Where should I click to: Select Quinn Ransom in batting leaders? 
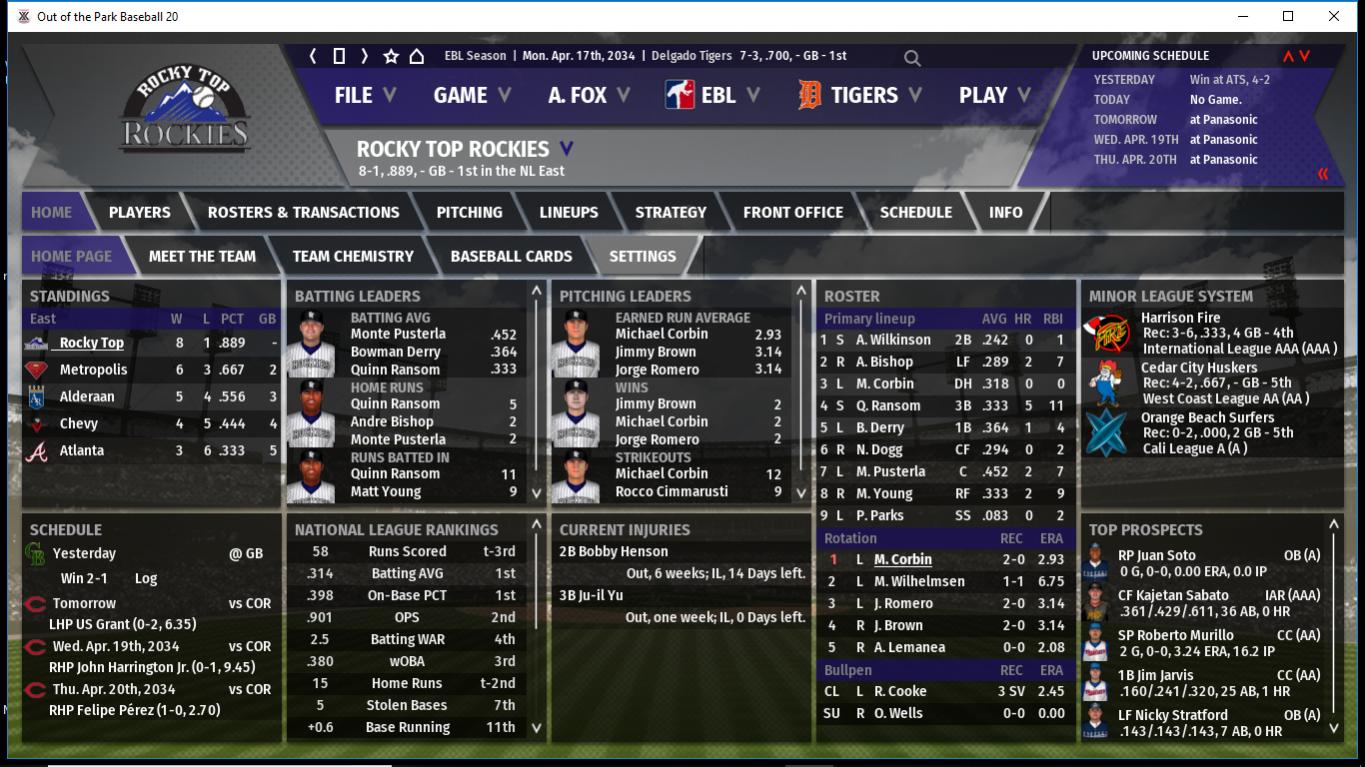click(x=395, y=369)
